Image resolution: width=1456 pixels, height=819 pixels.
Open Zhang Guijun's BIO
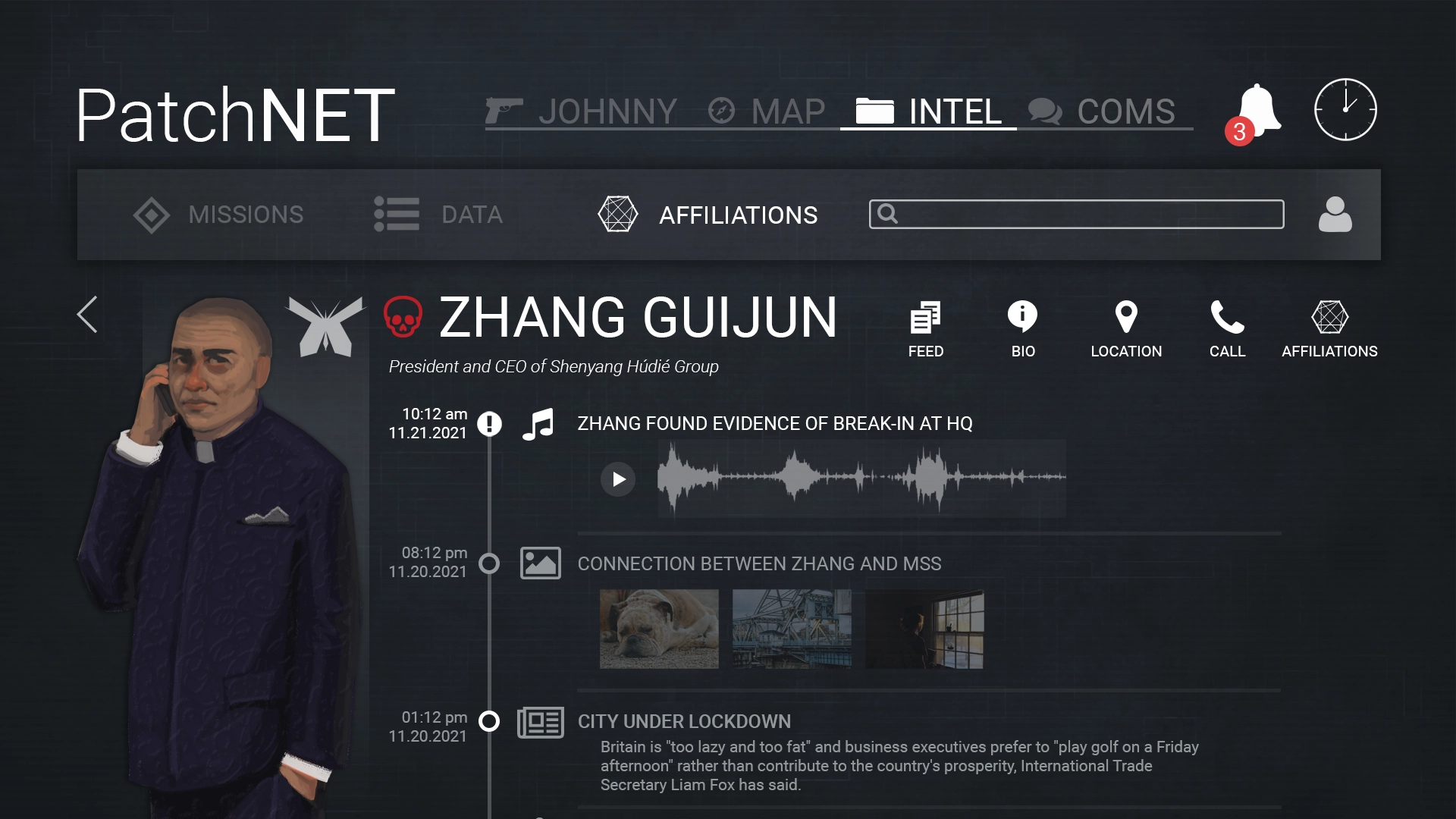[1022, 329]
